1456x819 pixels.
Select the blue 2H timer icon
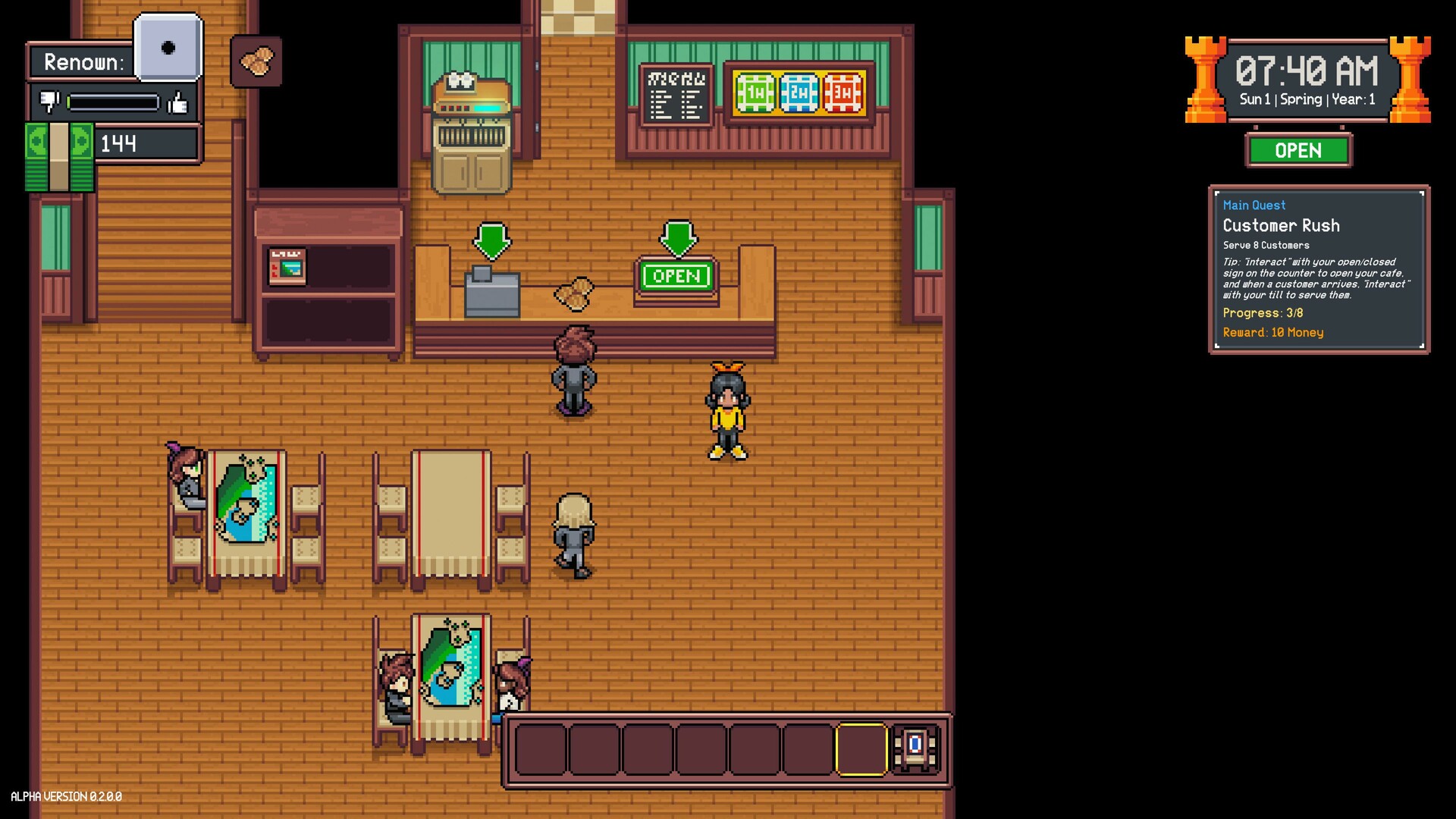click(x=799, y=93)
